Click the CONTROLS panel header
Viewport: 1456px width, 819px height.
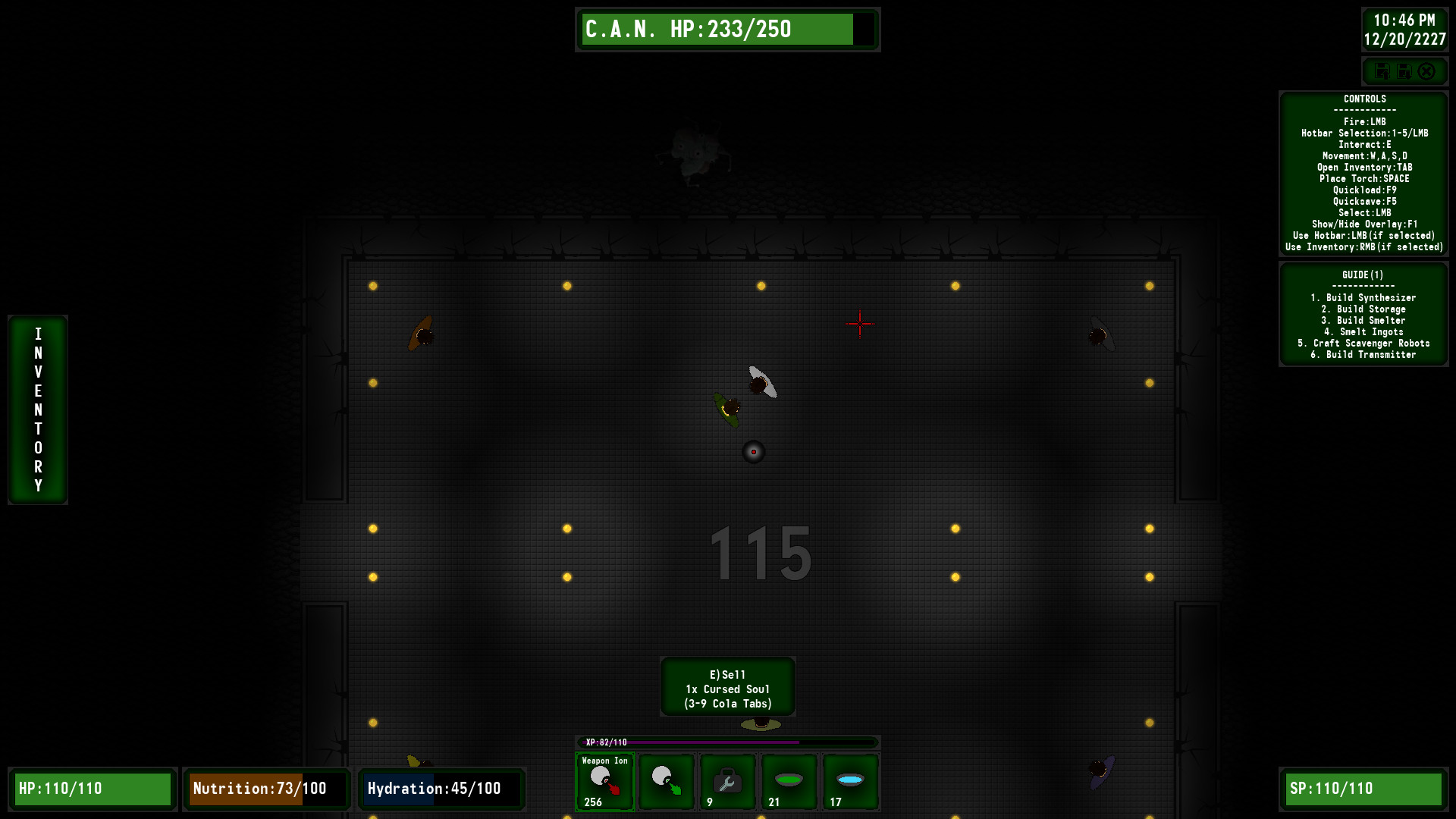pyautogui.click(x=1363, y=99)
